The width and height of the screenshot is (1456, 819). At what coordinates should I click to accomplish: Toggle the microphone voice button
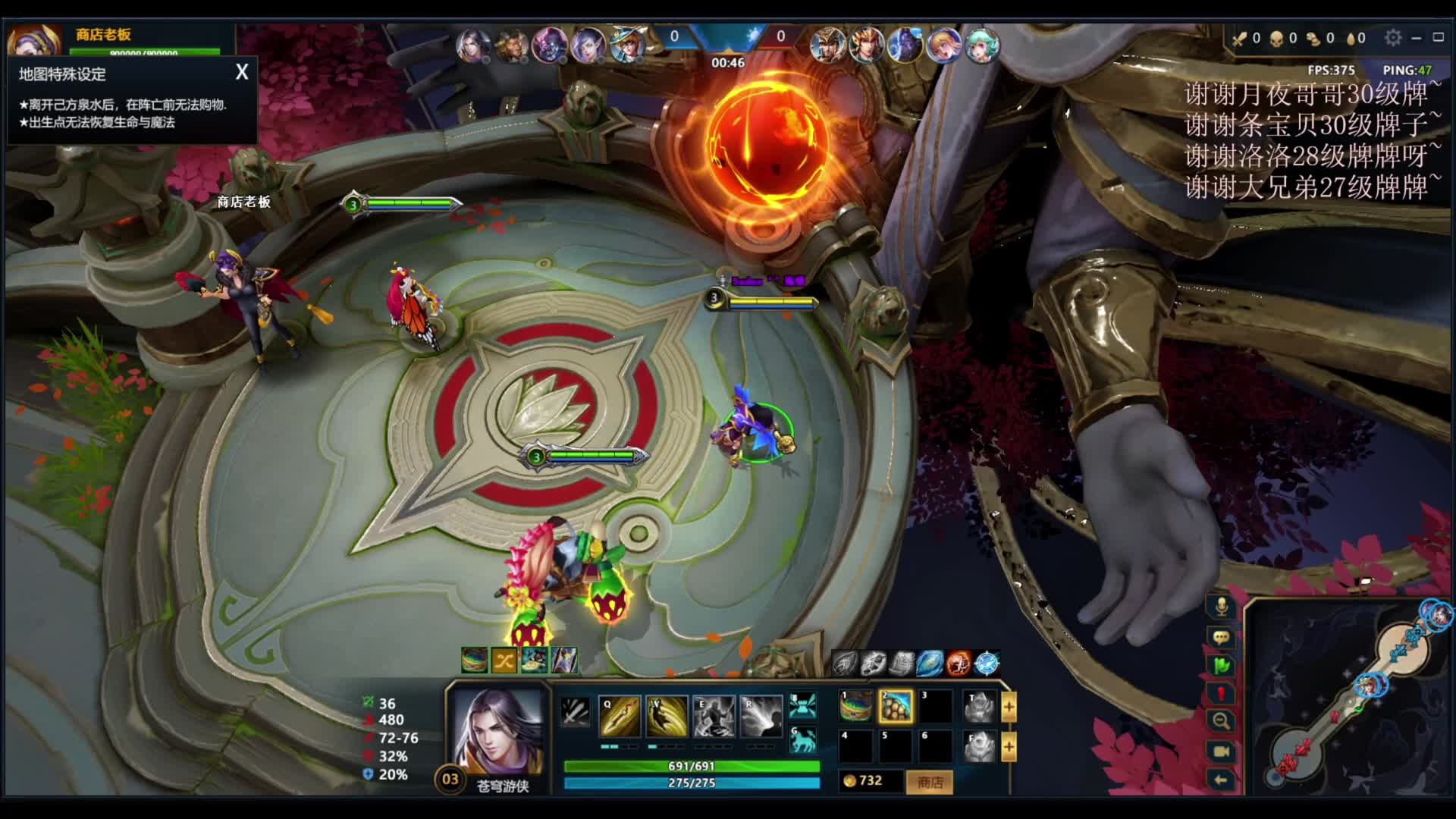click(1221, 607)
